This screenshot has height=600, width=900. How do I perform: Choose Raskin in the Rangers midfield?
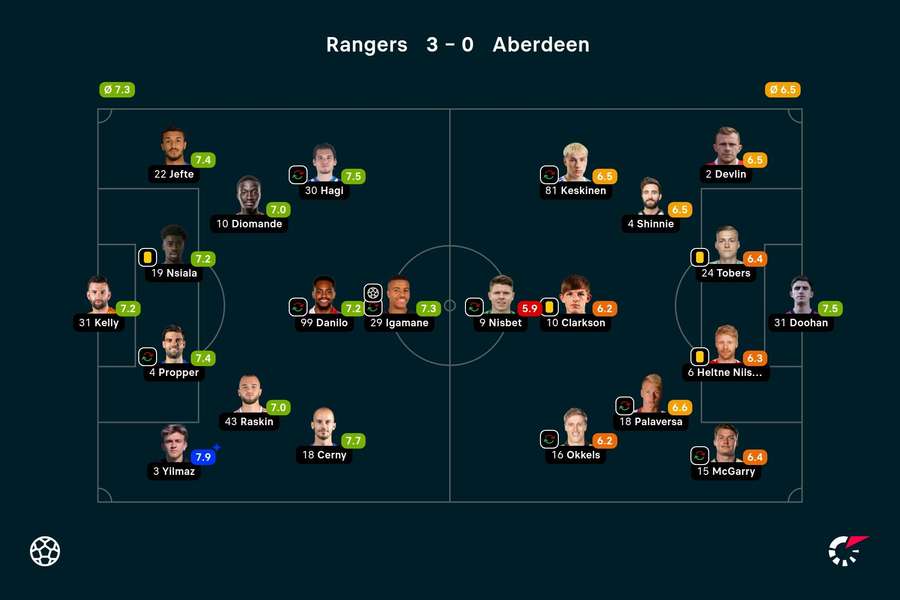coord(249,395)
